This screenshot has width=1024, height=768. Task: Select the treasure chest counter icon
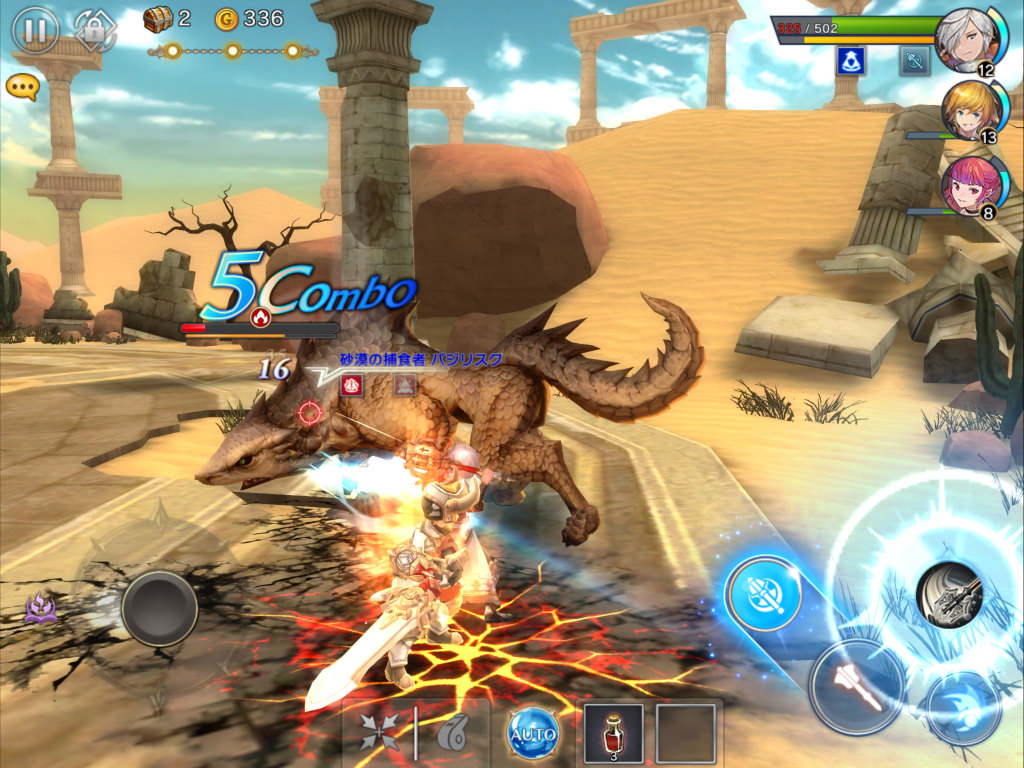[158, 18]
